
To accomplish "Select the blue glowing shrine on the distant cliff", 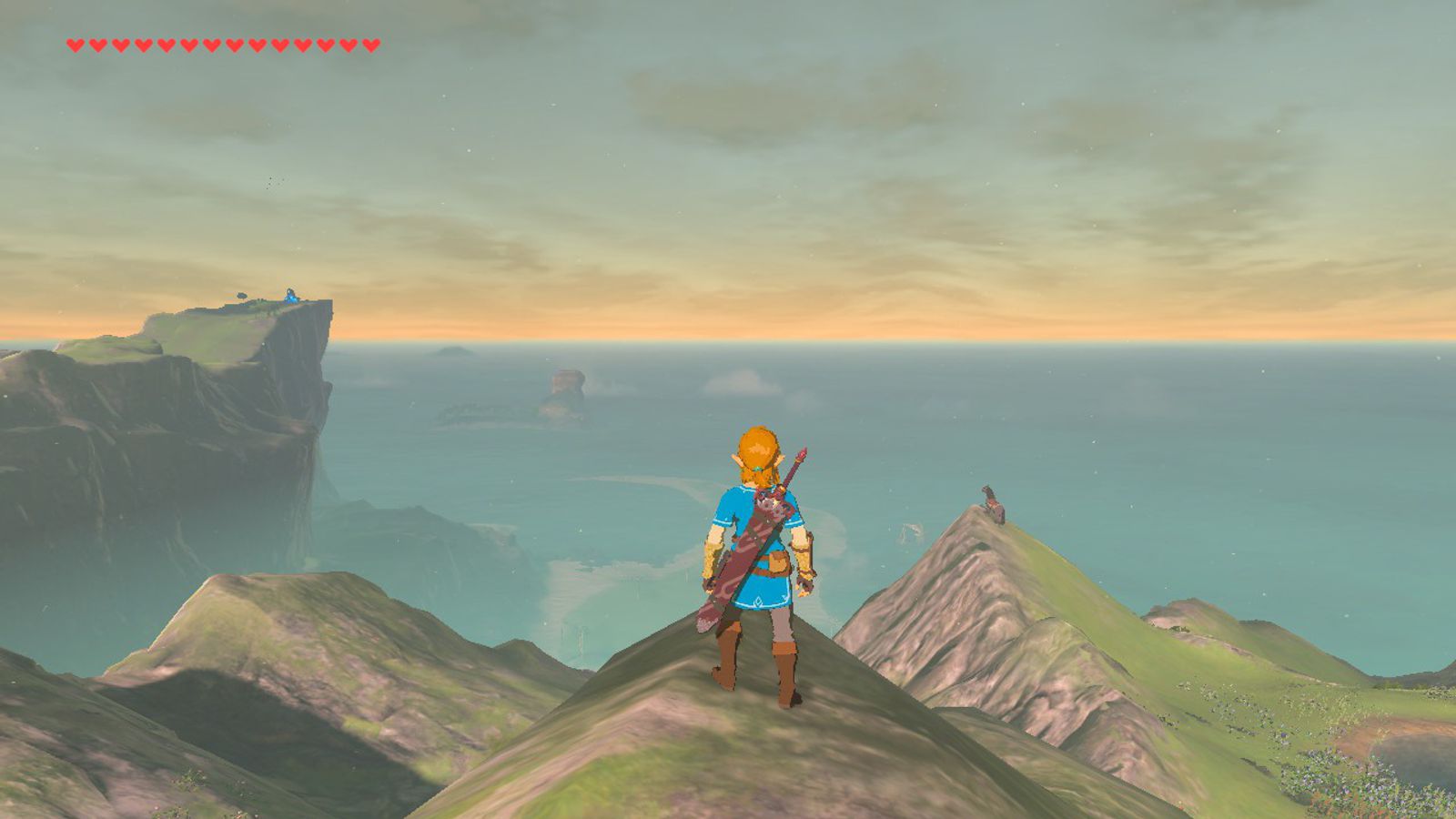I will click(x=291, y=294).
